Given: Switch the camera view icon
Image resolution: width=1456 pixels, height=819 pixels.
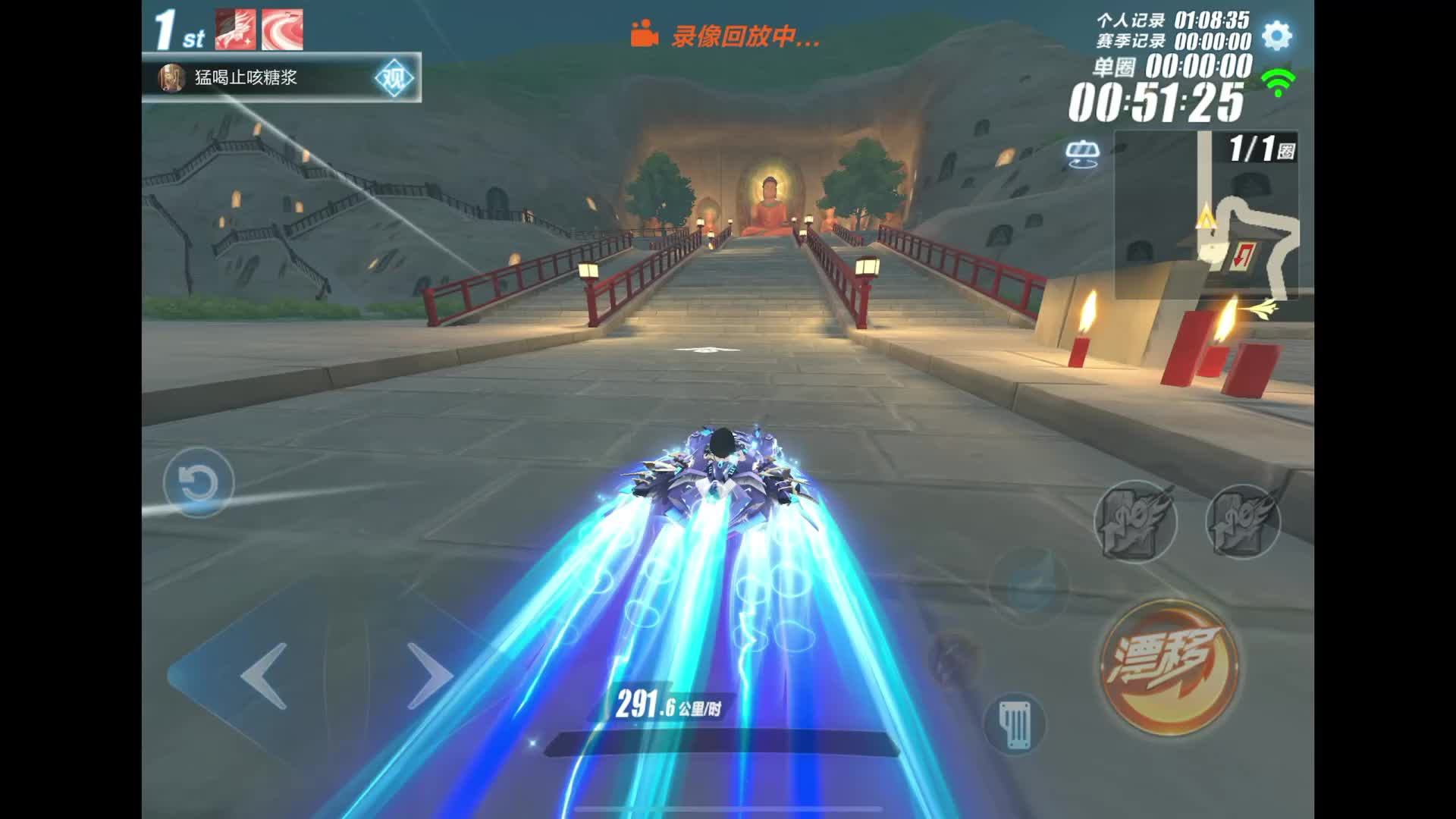Looking at the screenshot, I should point(1082,154).
